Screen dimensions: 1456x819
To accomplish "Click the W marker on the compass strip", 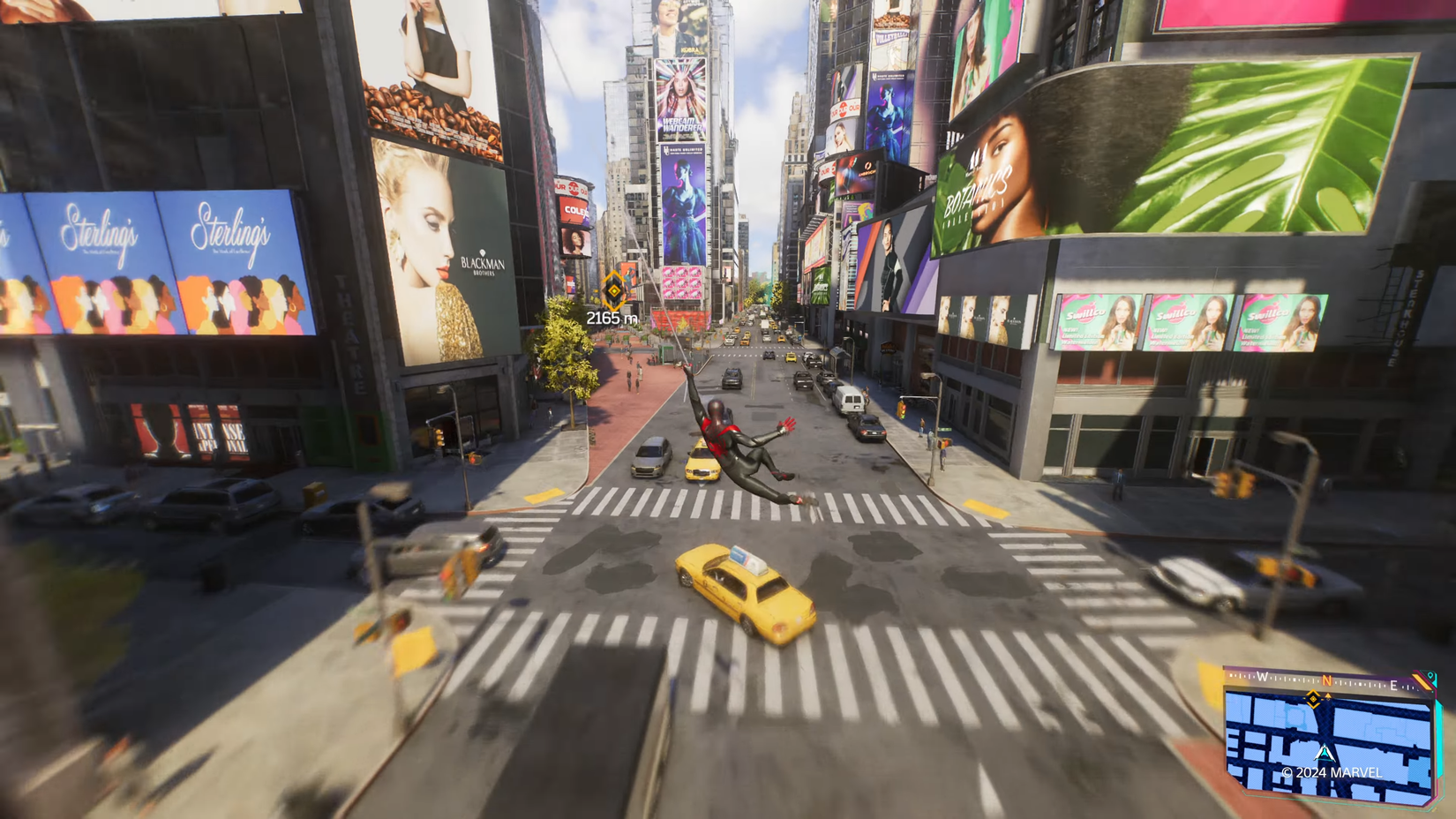I will click(1263, 677).
